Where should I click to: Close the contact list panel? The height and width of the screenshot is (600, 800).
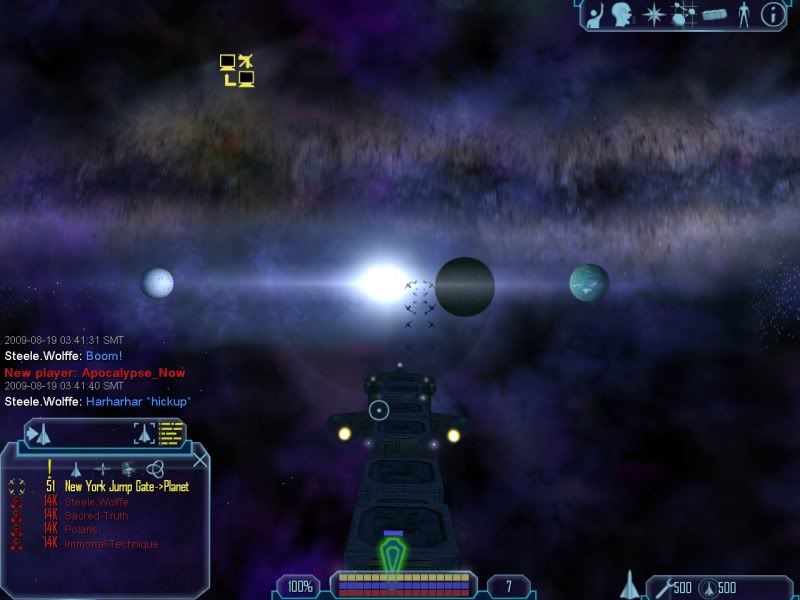tap(201, 460)
